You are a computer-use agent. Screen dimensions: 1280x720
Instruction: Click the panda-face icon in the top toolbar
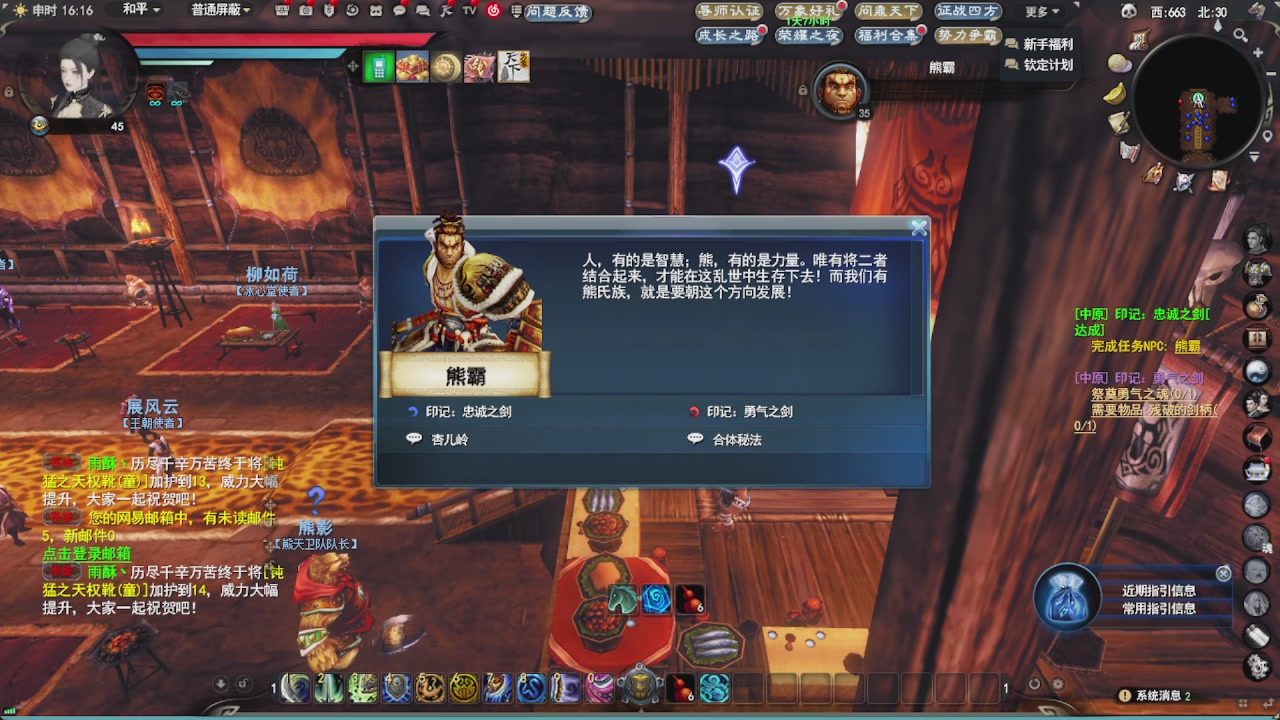click(x=376, y=11)
